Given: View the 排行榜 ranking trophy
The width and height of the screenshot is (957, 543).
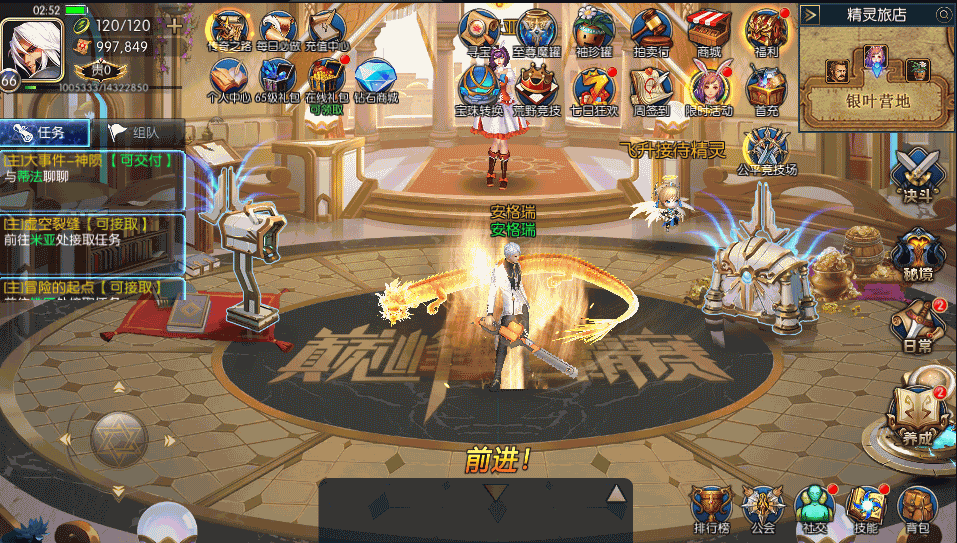Looking at the screenshot, I should coord(711,507).
